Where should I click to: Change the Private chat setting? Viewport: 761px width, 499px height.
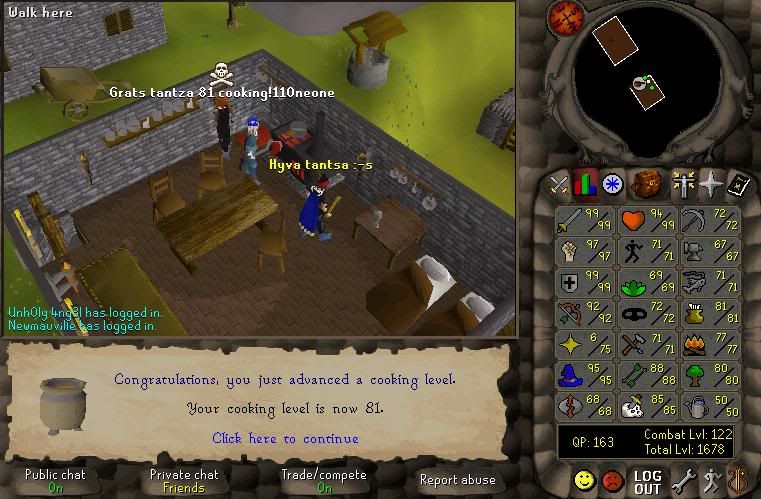183,481
